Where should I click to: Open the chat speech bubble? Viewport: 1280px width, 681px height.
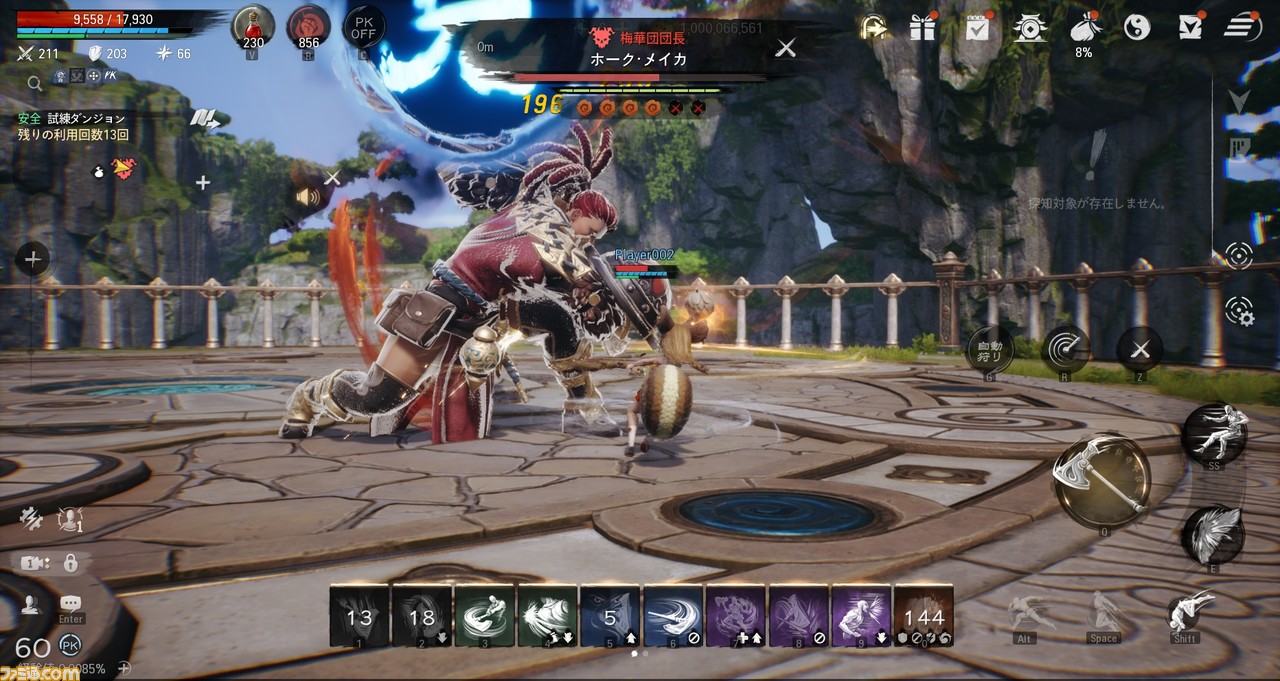[x=71, y=604]
